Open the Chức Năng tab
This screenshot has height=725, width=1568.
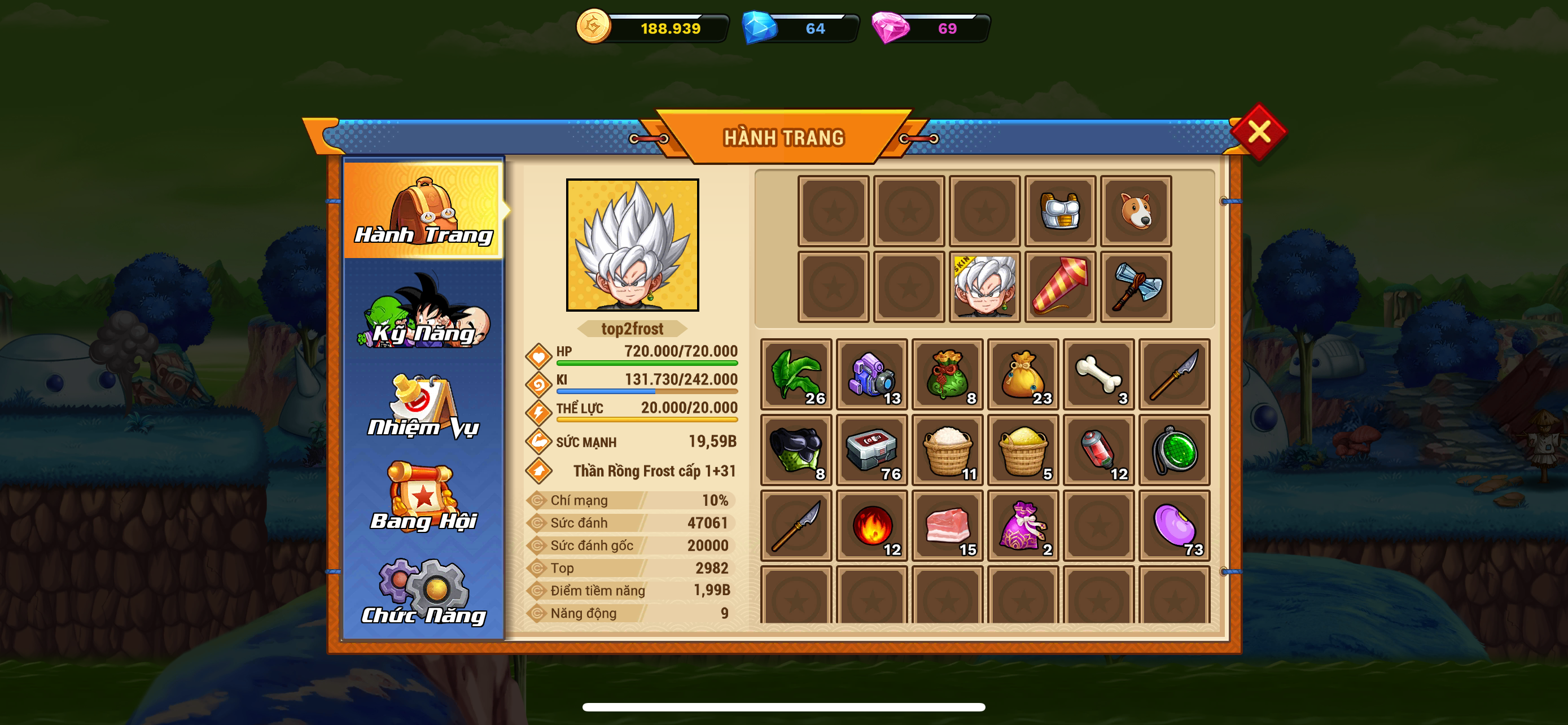pyautogui.click(x=423, y=592)
